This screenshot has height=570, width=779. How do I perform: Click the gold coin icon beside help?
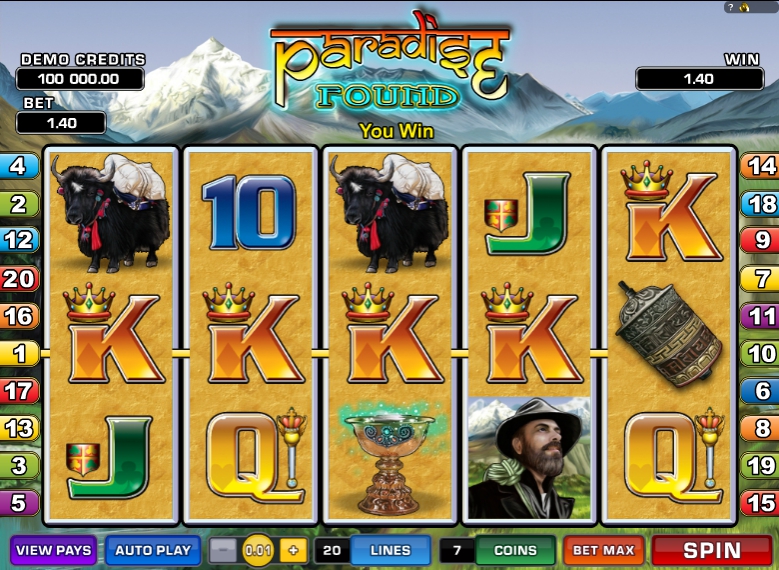(x=746, y=7)
